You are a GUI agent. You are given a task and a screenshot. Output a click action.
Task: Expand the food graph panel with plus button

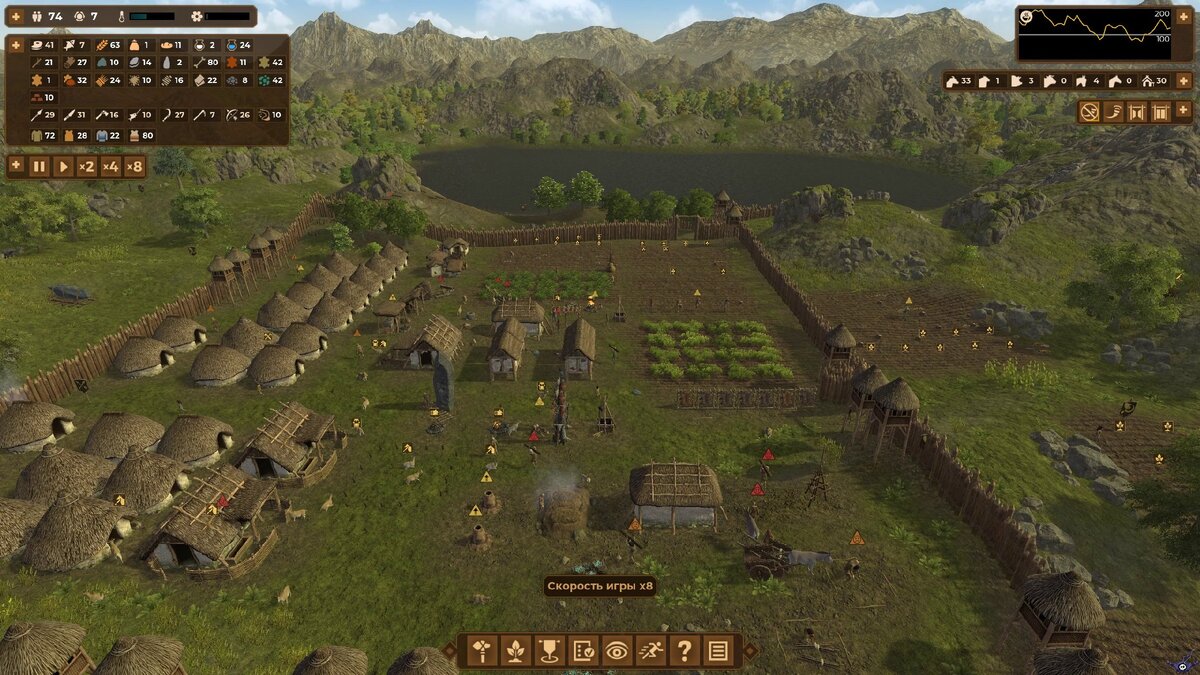[x=1184, y=16]
